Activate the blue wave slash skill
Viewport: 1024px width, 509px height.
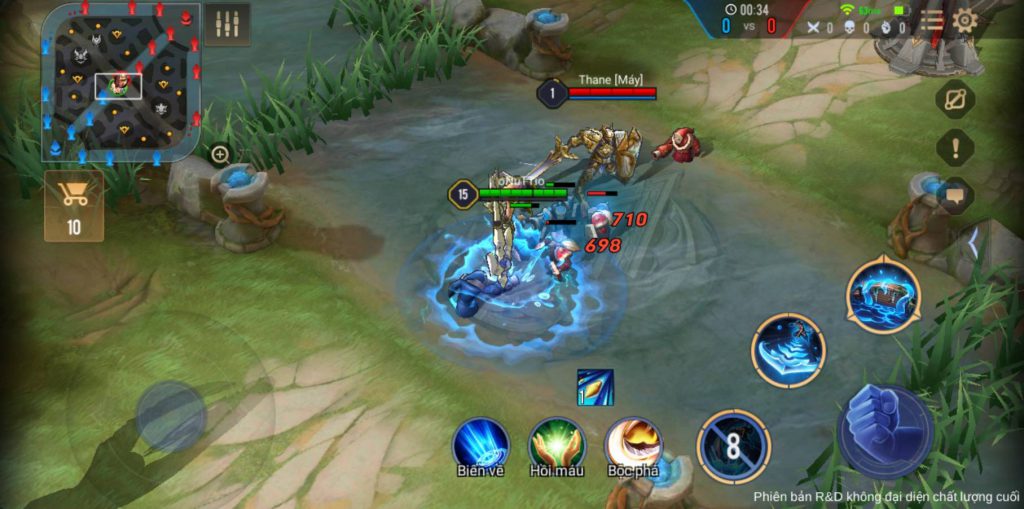(789, 350)
